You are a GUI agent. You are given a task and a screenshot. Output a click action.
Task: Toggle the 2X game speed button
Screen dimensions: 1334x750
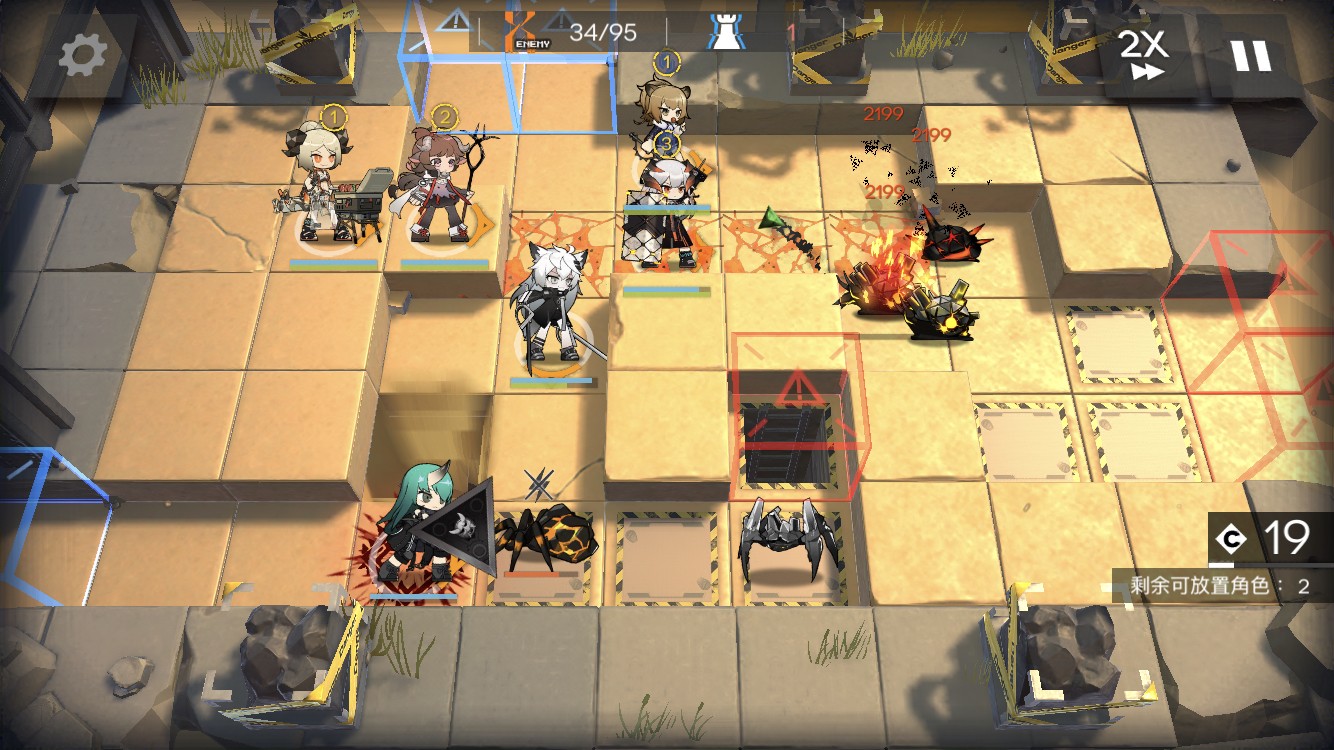[x=1142, y=53]
